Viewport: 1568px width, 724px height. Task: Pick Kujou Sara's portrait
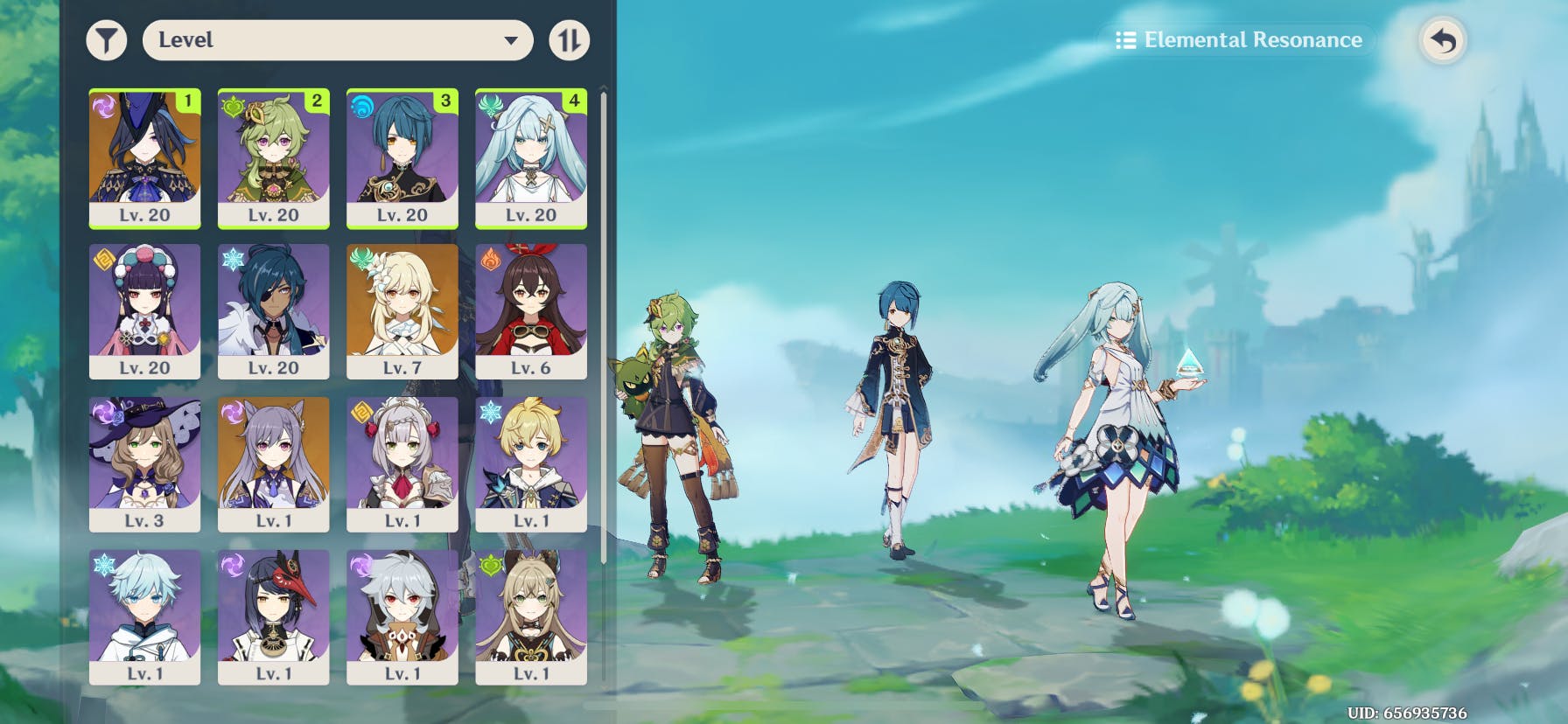point(274,616)
